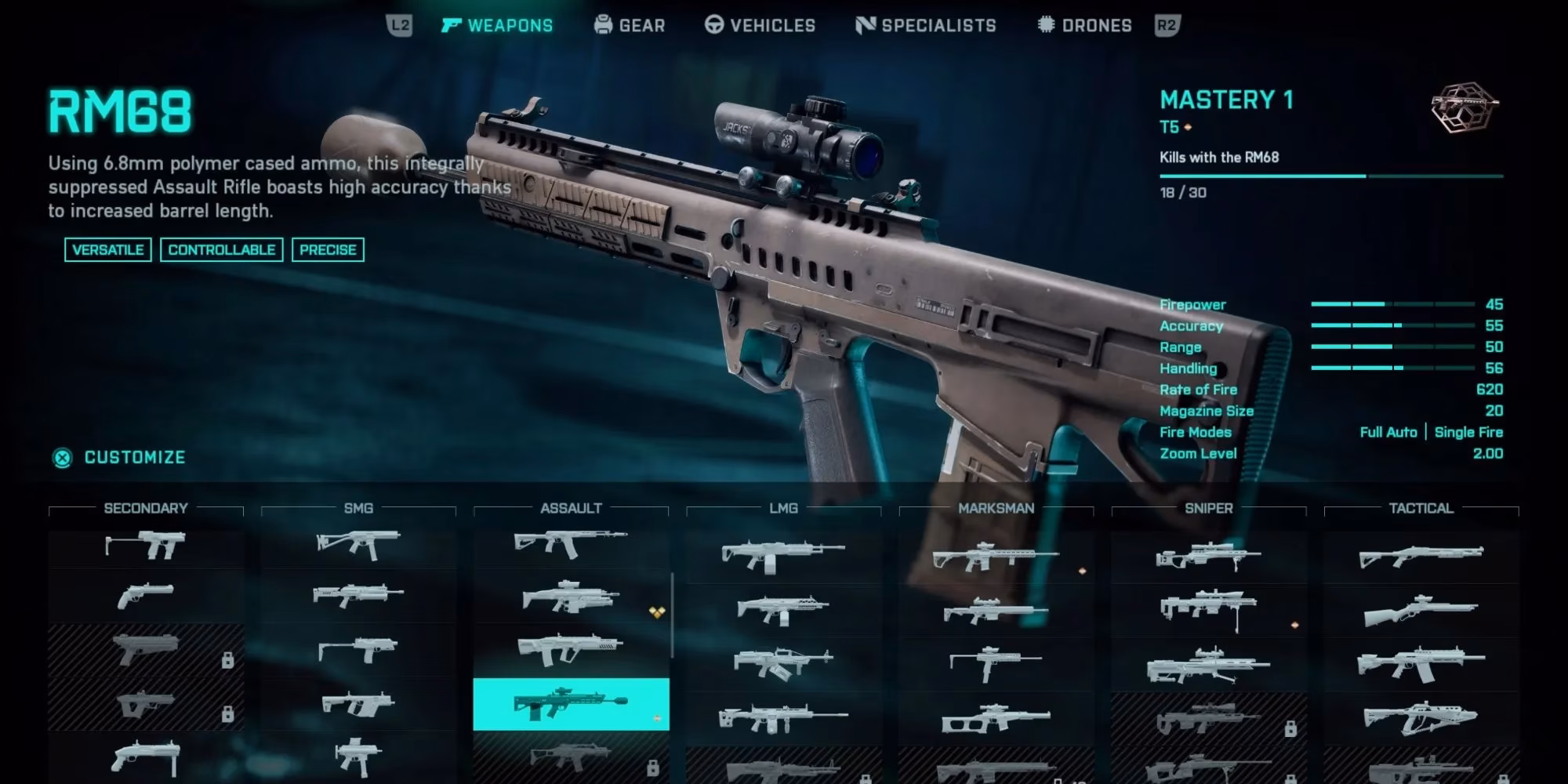The image size is (1568, 784).
Task: Toggle the Controllable trait tag
Action: tap(222, 249)
